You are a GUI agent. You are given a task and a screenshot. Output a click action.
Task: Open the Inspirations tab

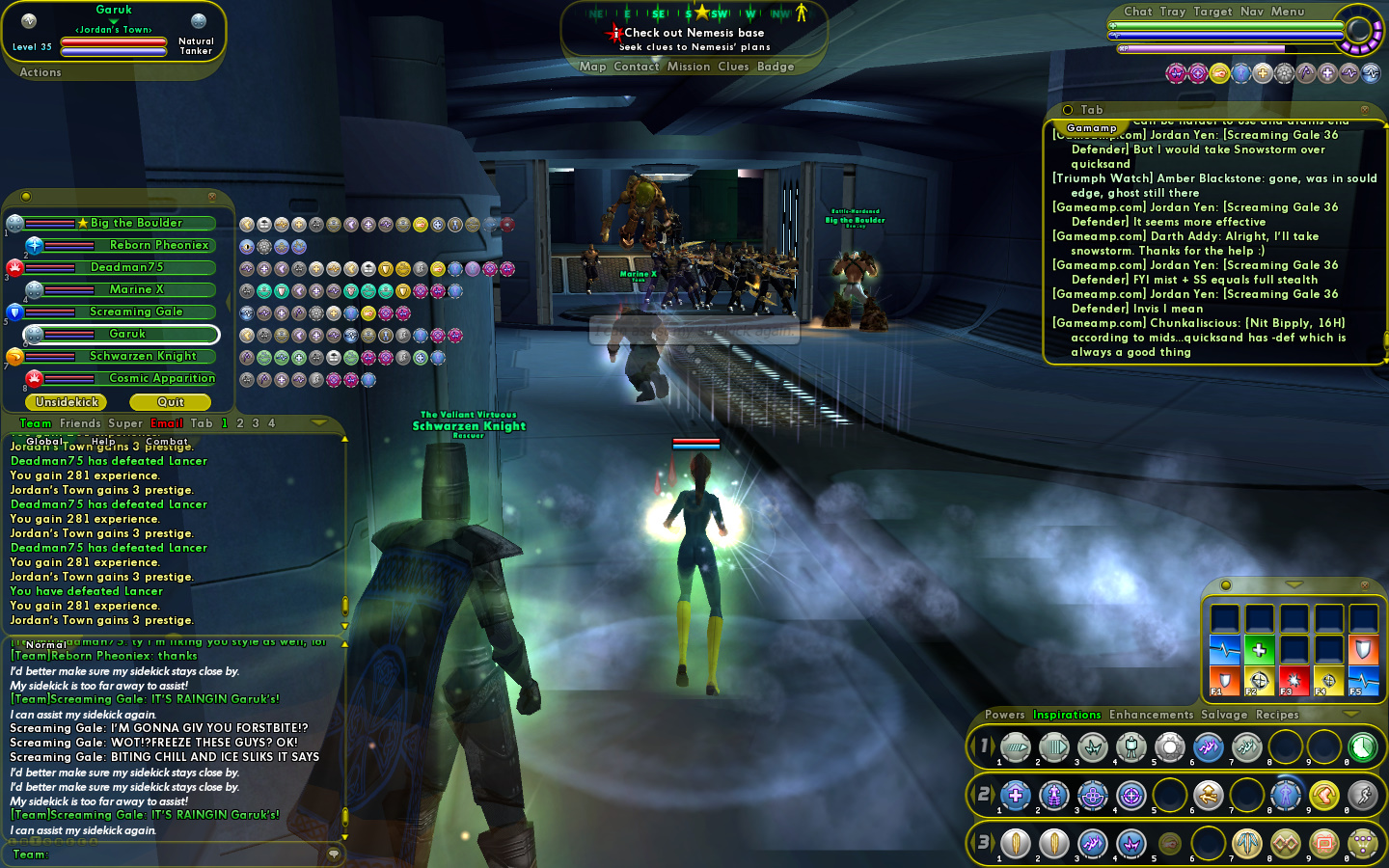tap(1066, 715)
